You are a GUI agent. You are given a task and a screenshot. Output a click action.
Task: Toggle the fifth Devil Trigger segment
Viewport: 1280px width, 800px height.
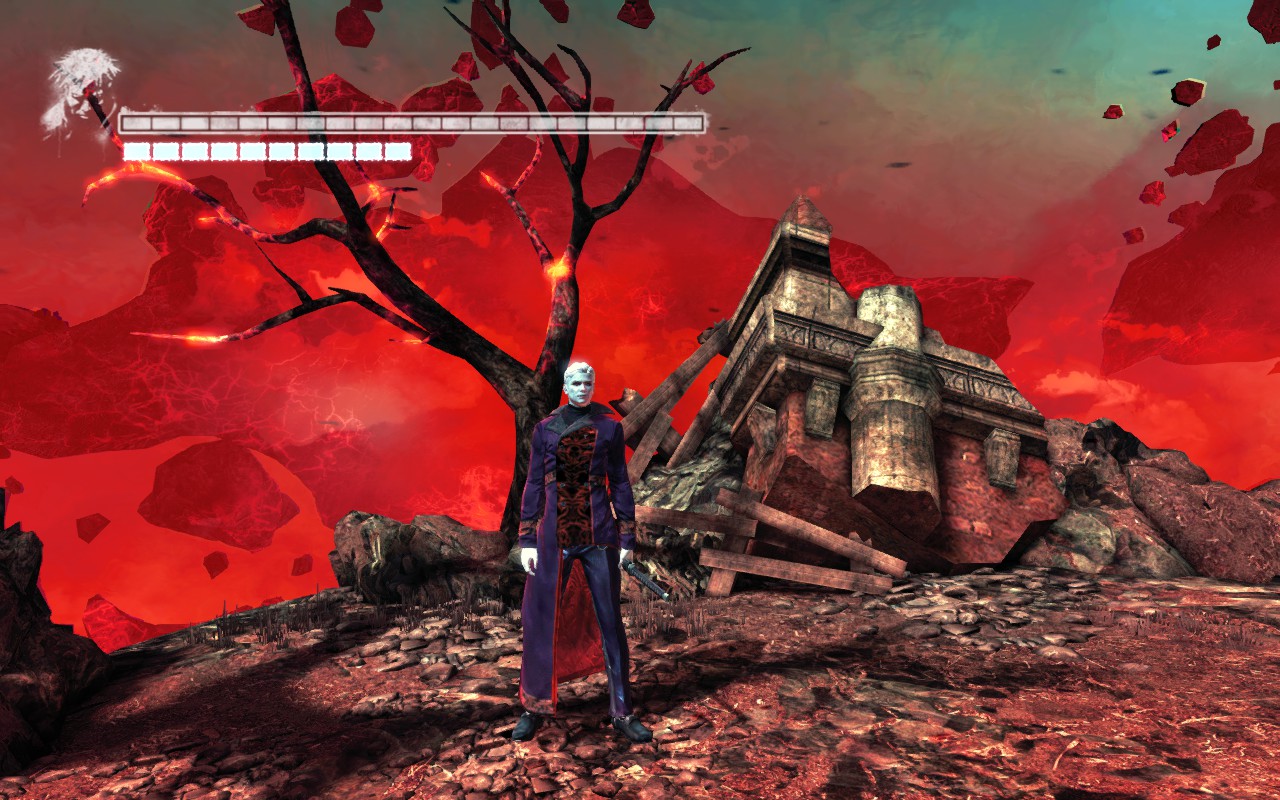click(256, 152)
